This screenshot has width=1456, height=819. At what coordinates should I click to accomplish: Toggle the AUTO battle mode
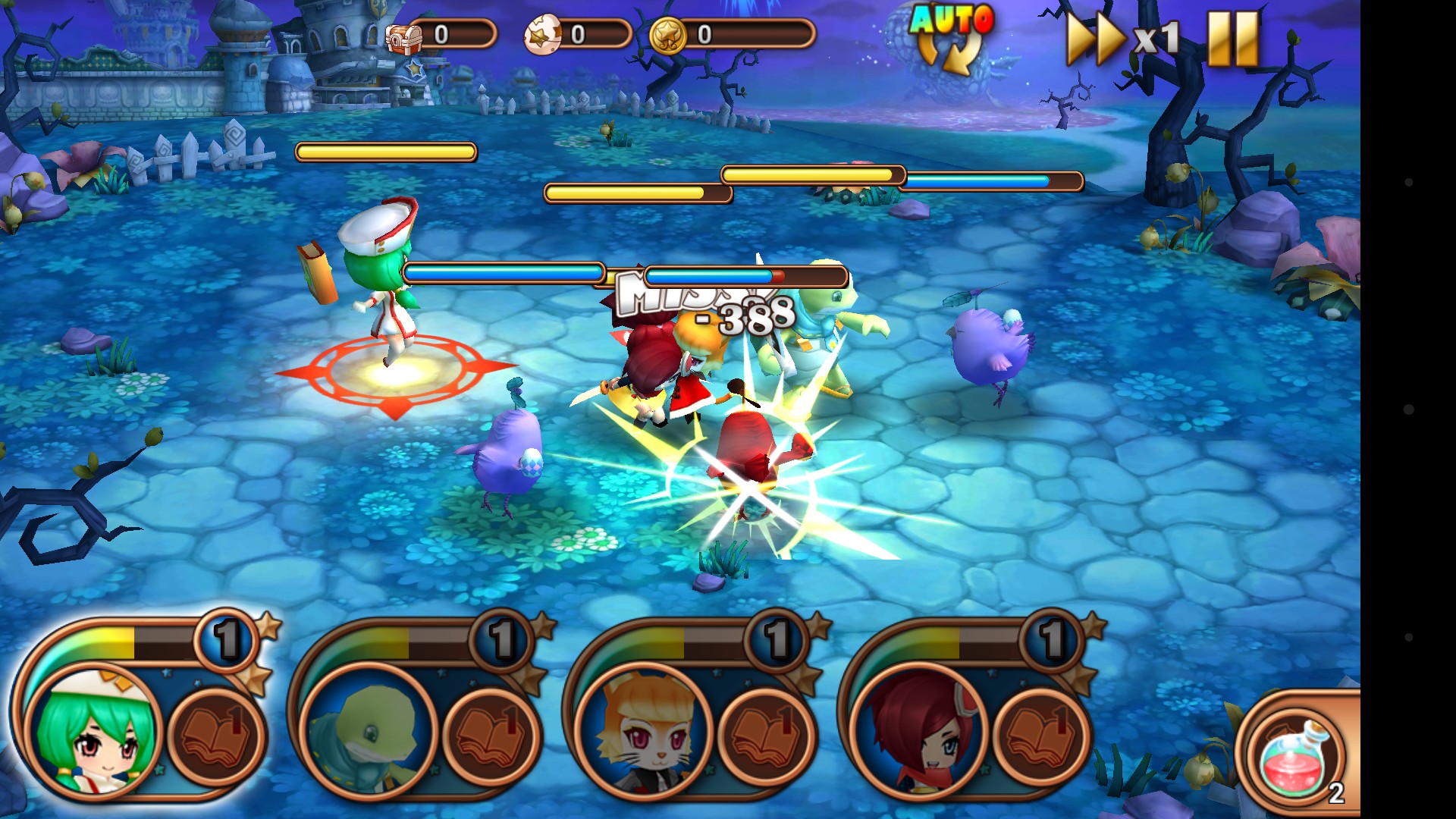pos(951,38)
